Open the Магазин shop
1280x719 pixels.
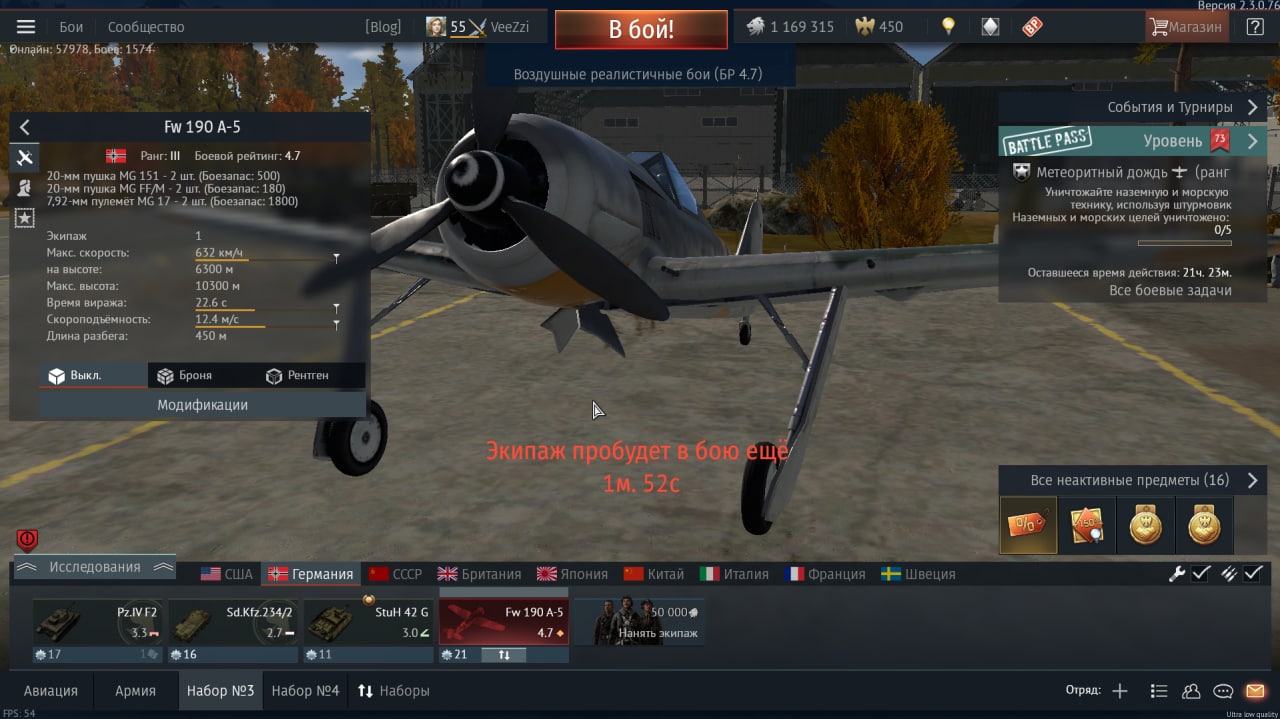tap(1187, 27)
